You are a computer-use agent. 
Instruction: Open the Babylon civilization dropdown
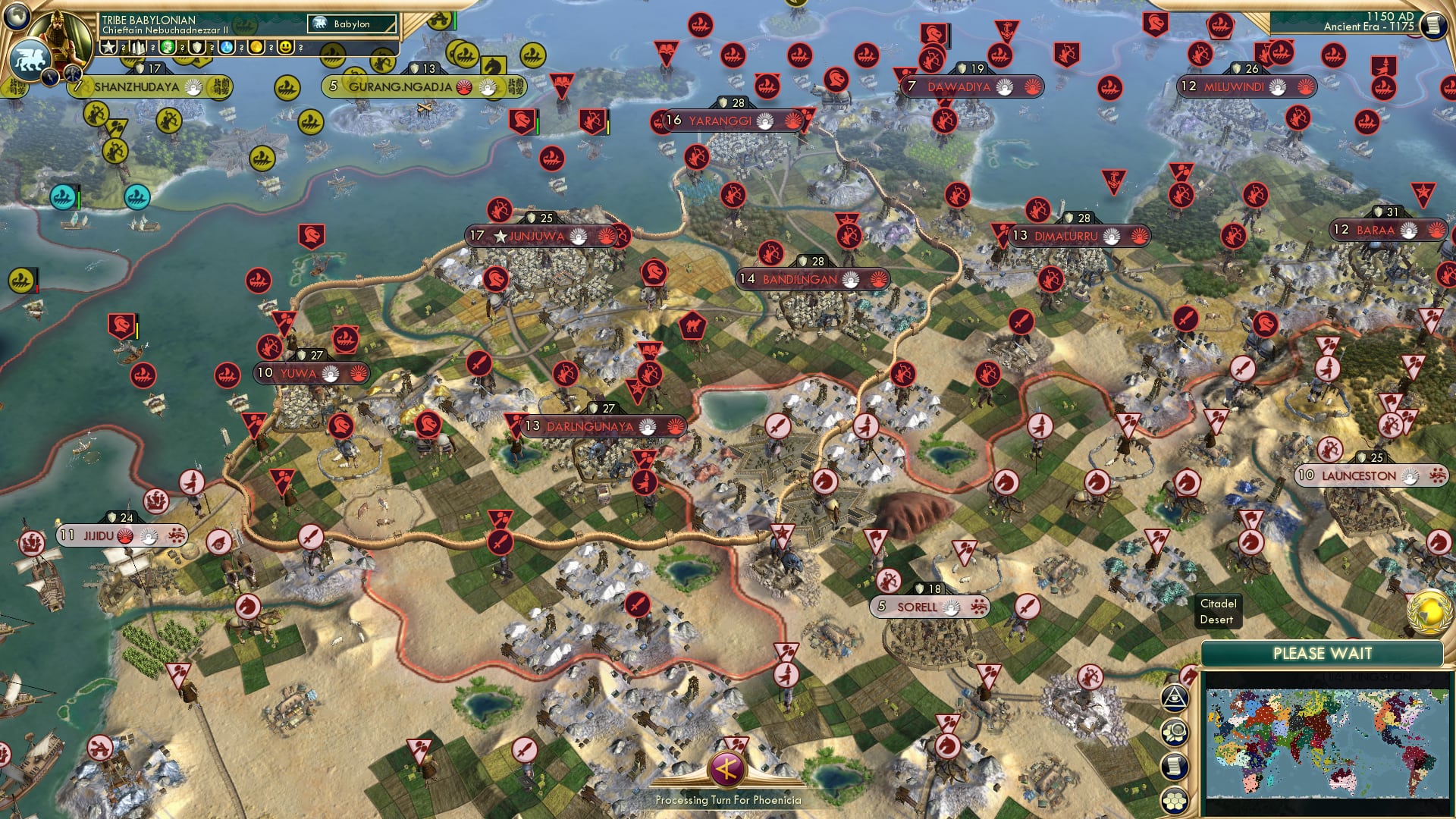(x=350, y=24)
